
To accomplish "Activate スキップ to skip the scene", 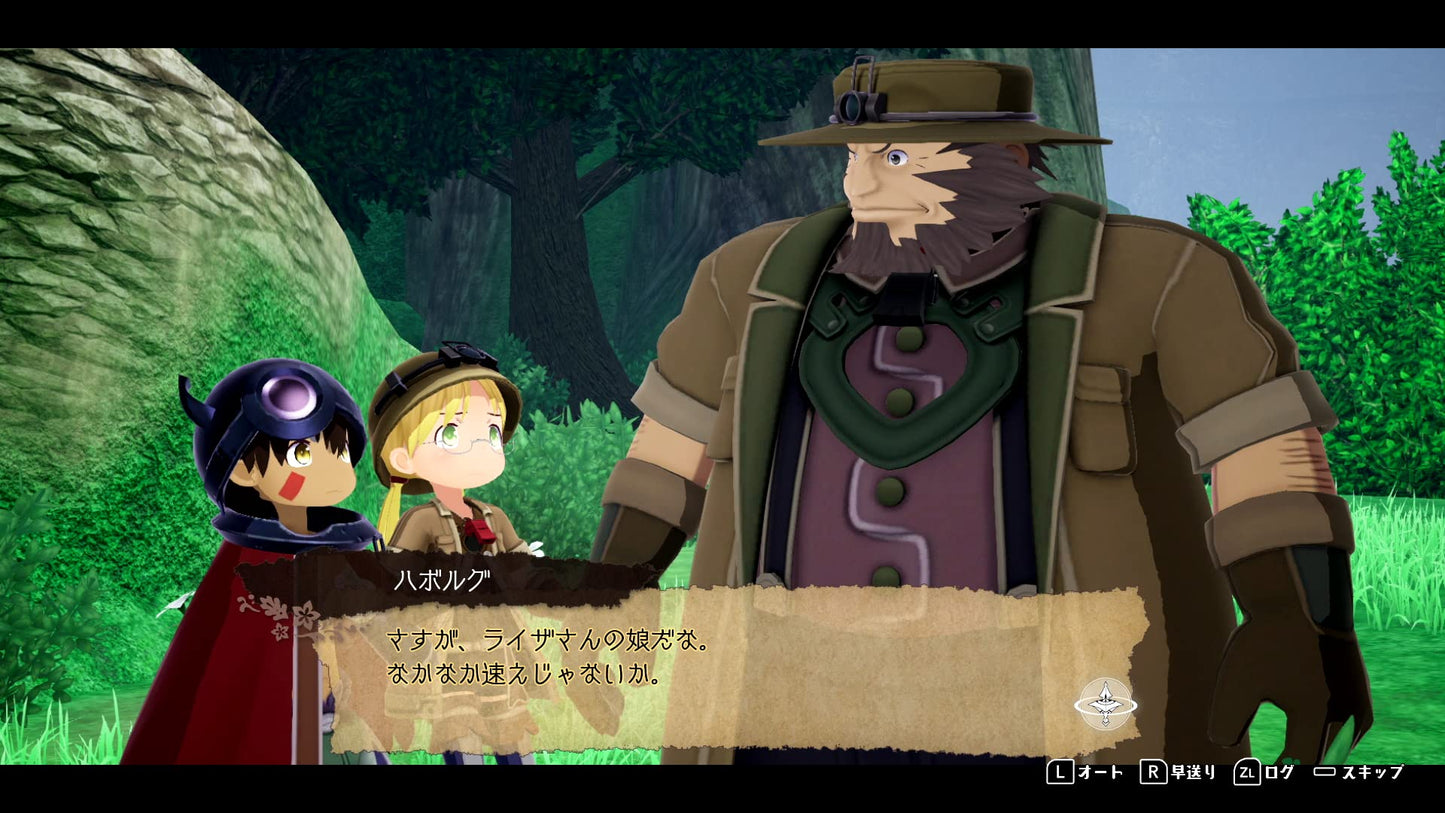I will pos(1372,771).
